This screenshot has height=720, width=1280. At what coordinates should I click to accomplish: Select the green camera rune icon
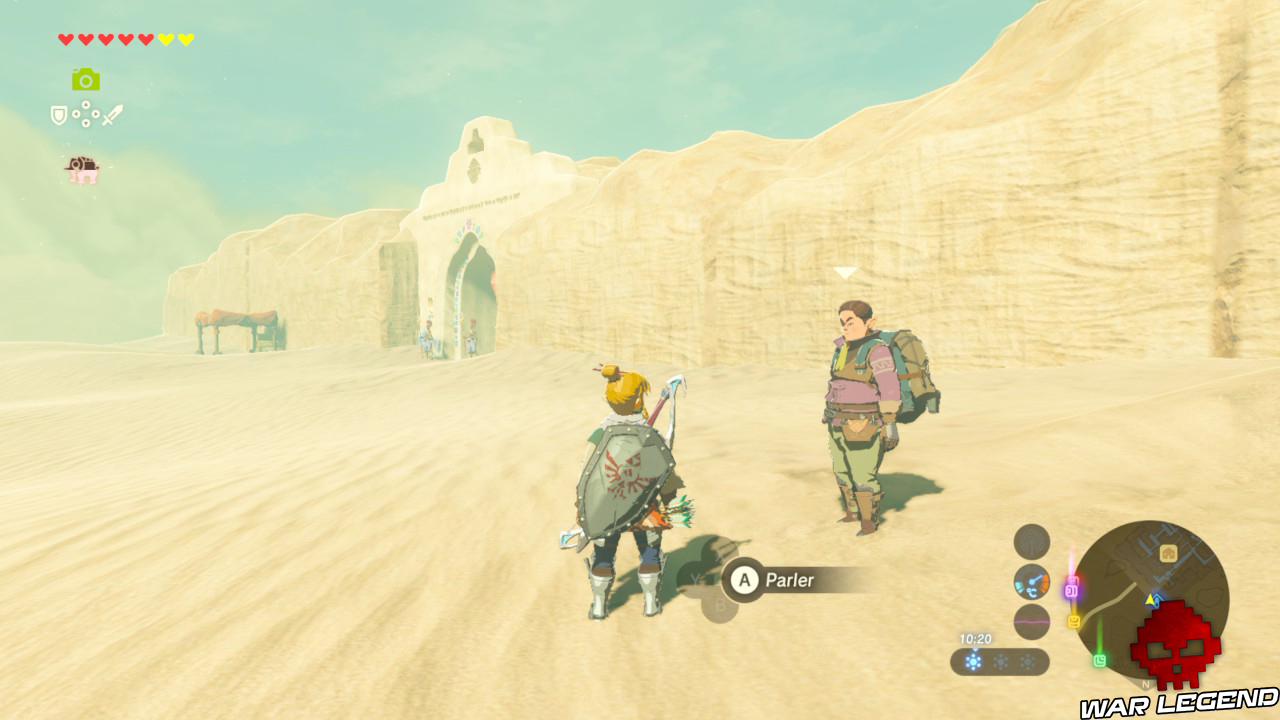coord(85,80)
